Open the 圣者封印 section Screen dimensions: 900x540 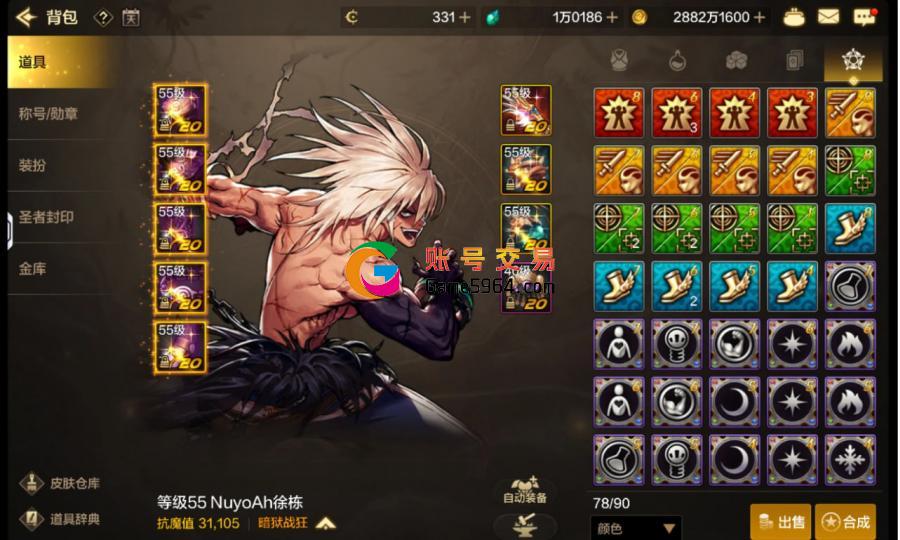[x=46, y=217]
